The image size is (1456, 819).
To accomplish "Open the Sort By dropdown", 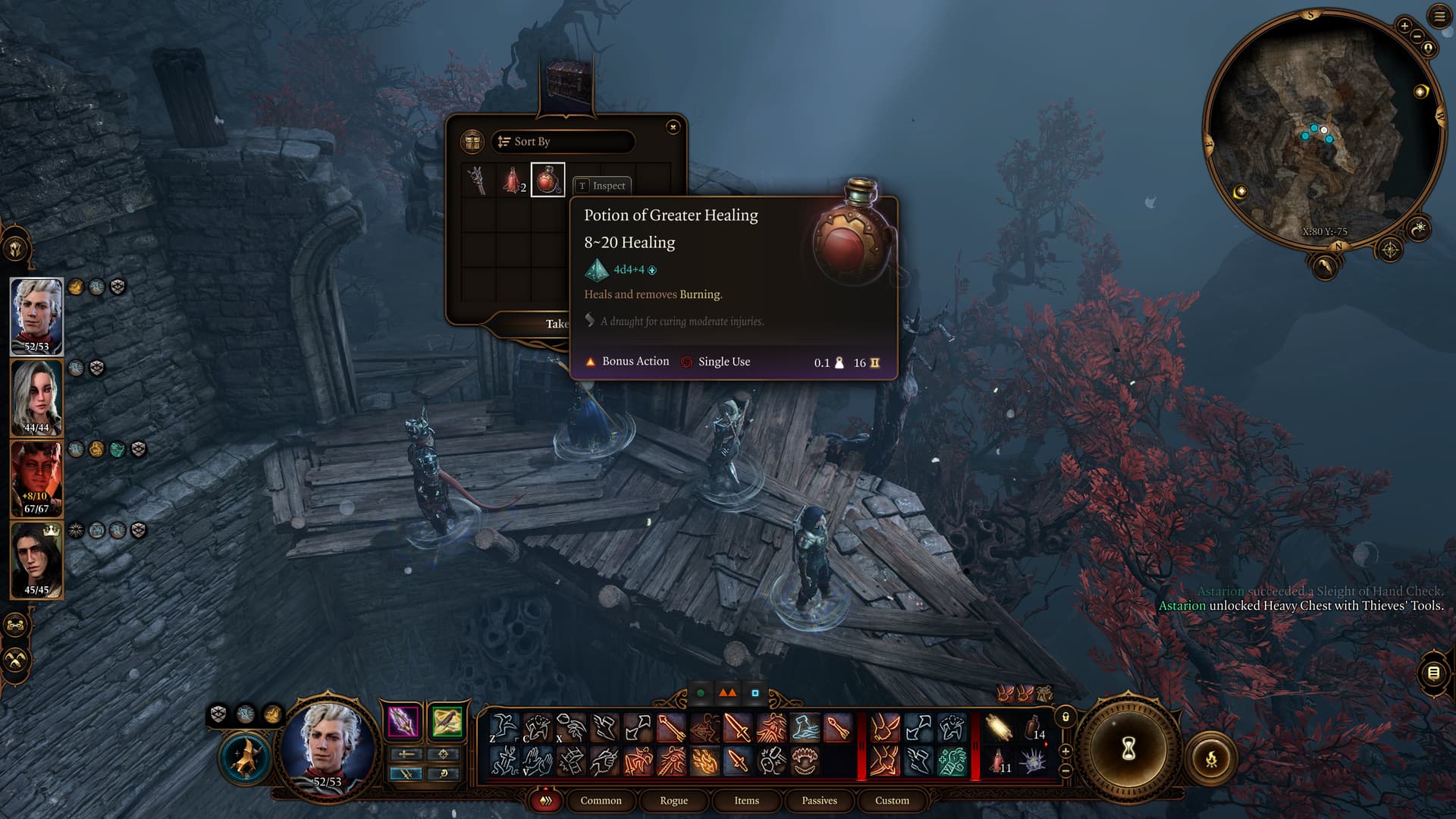I will point(563,142).
